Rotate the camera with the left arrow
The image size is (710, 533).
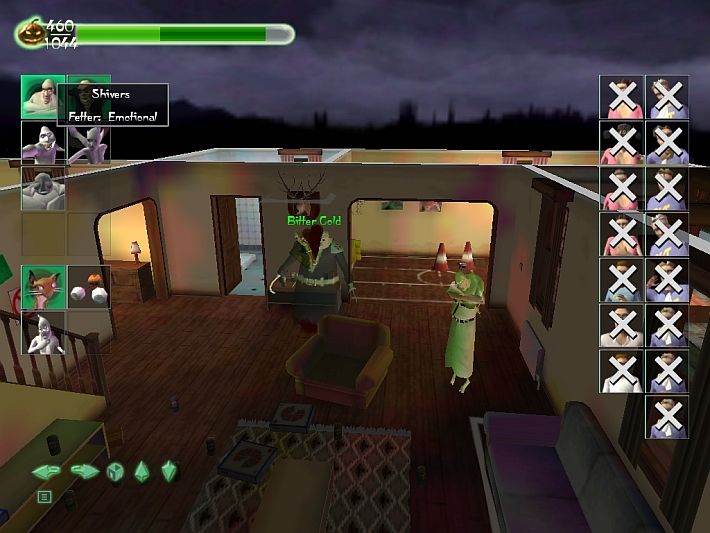point(46,471)
